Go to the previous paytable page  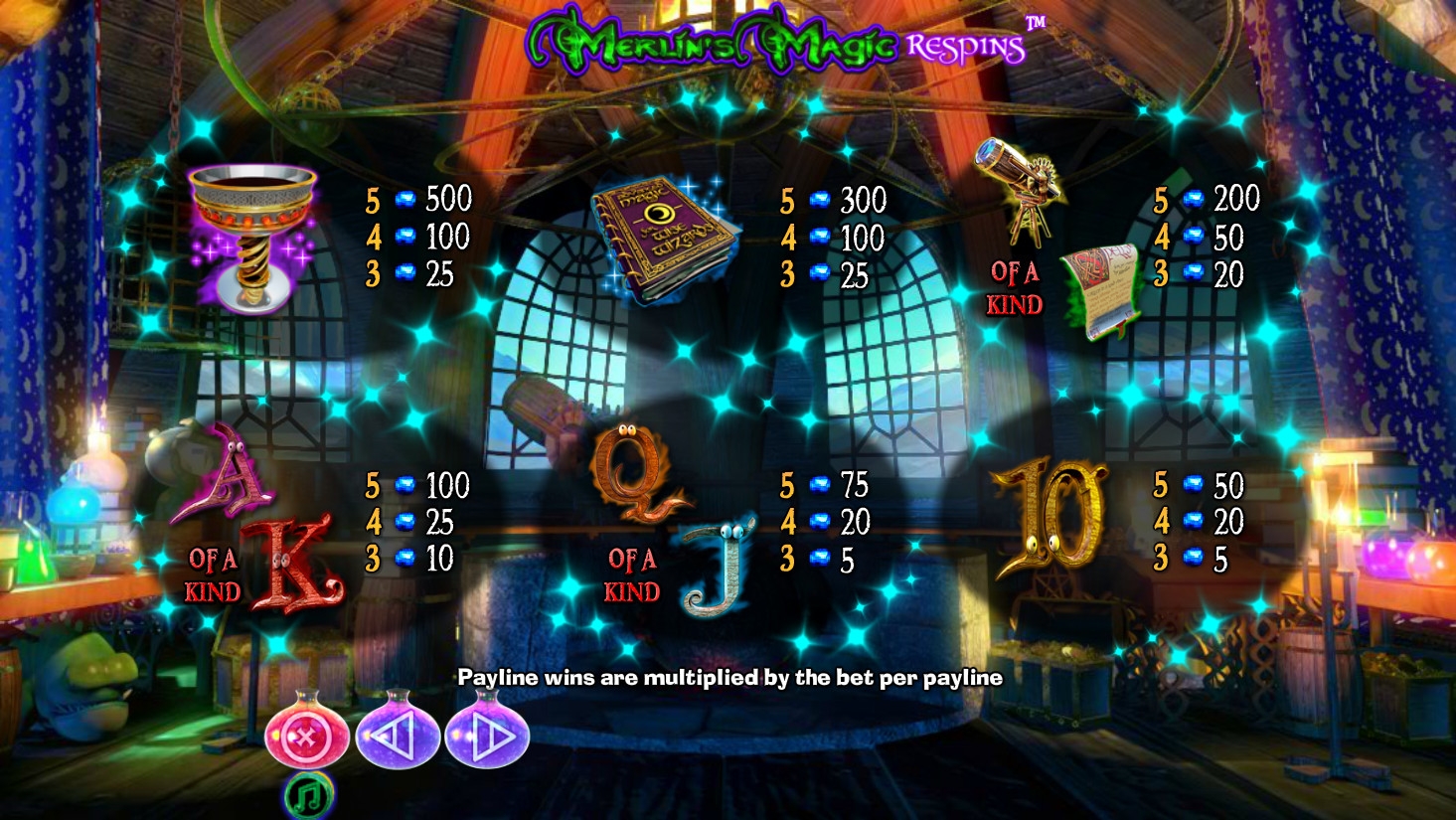pyautogui.click(x=397, y=737)
